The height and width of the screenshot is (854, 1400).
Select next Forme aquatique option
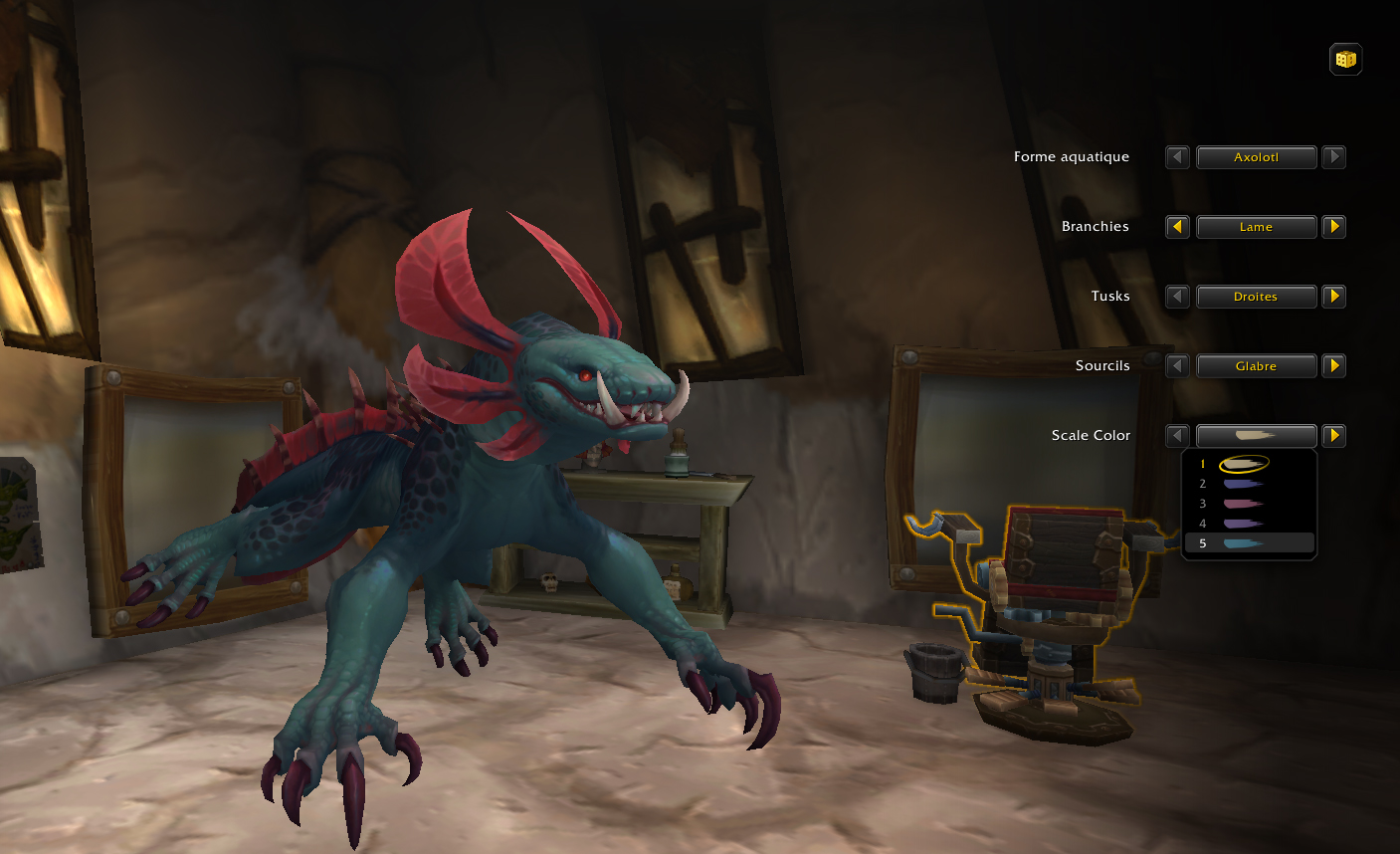click(x=1334, y=157)
